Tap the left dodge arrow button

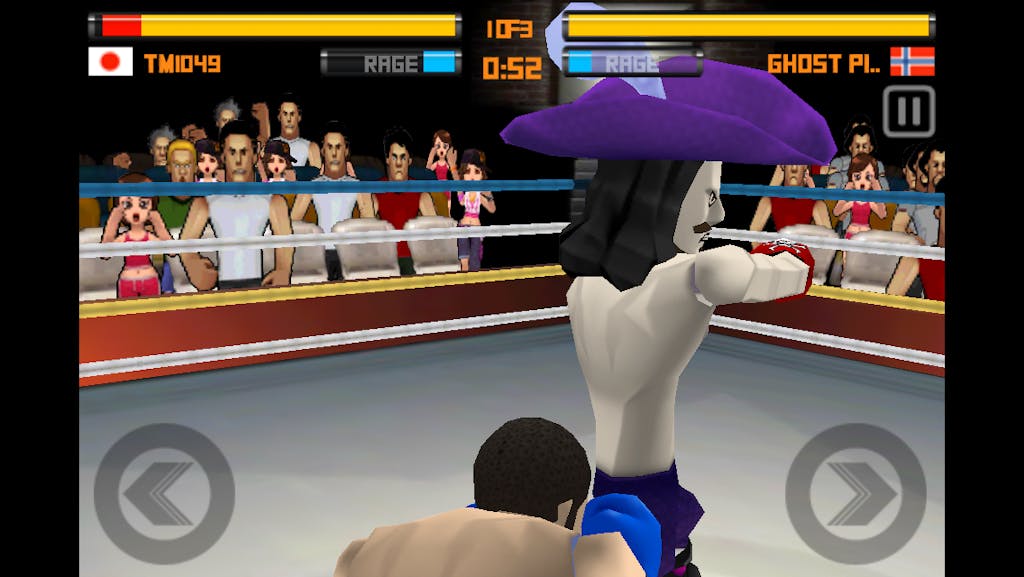tap(164, 493)
